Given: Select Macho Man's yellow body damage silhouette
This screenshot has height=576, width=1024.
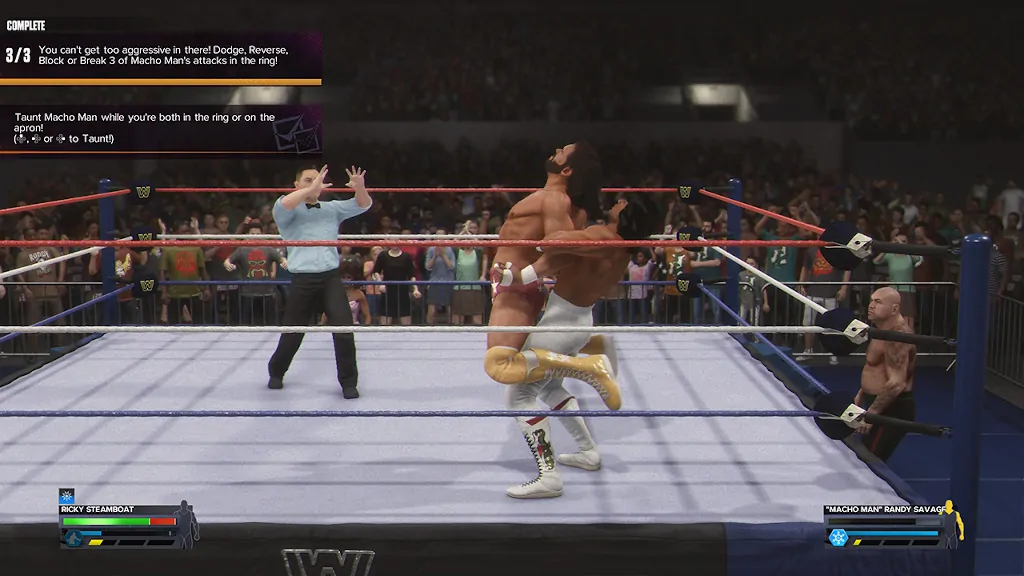Looking at the screenshot, I should [x=951, y=521].
